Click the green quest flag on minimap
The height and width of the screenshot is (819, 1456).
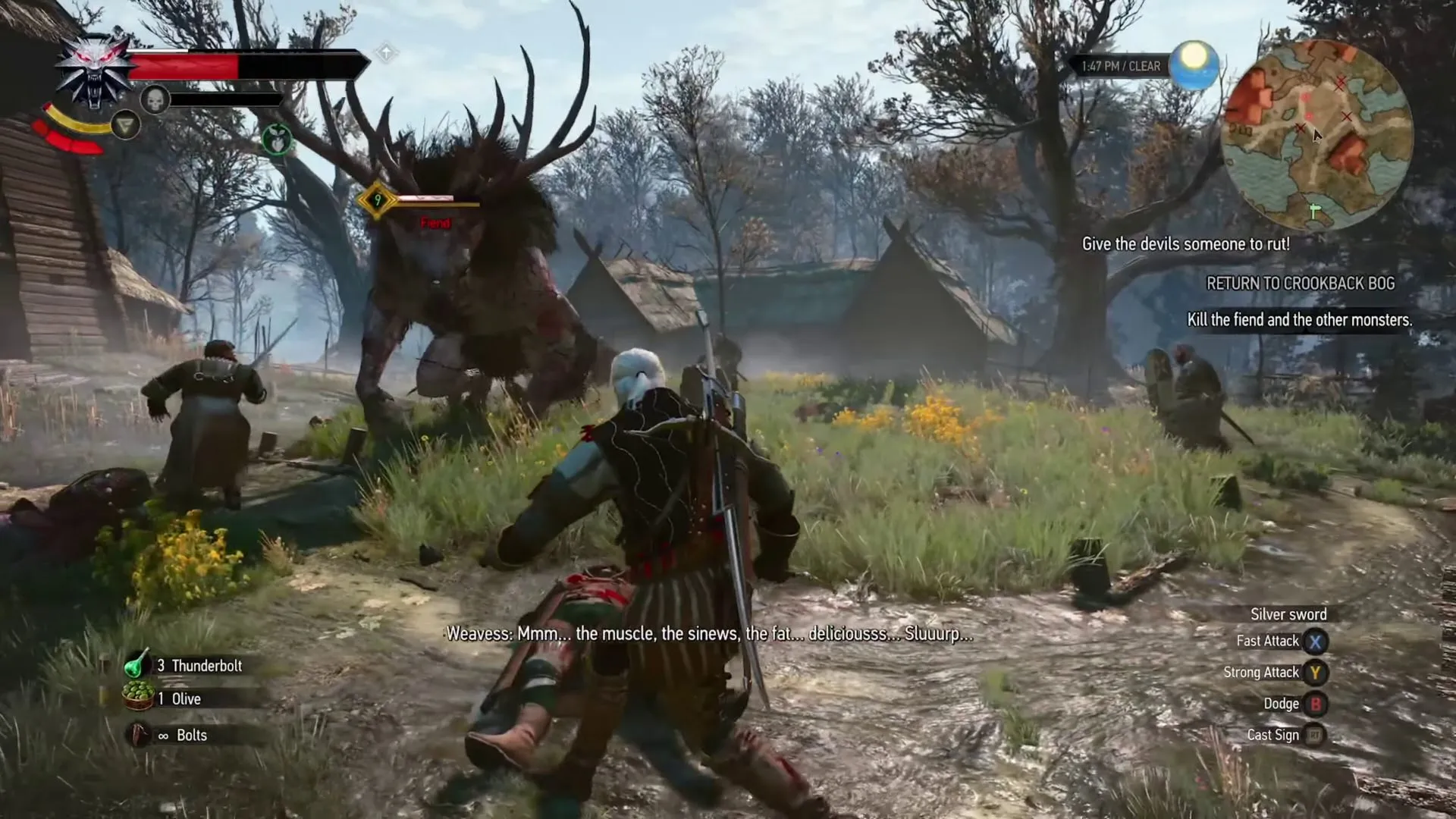[x=1314, y=212]
